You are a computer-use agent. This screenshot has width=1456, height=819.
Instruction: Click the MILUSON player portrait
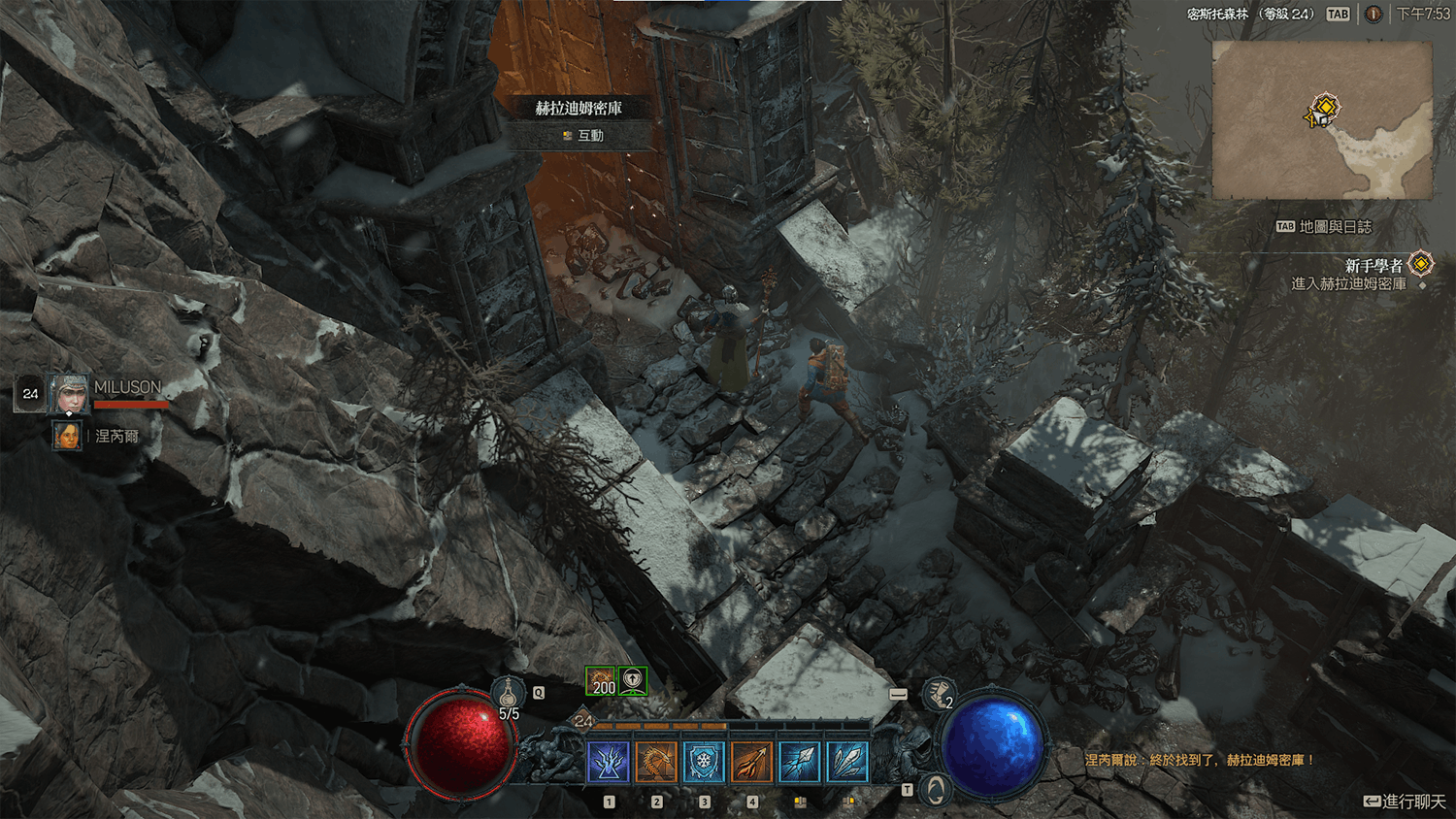tap(69, 394)
